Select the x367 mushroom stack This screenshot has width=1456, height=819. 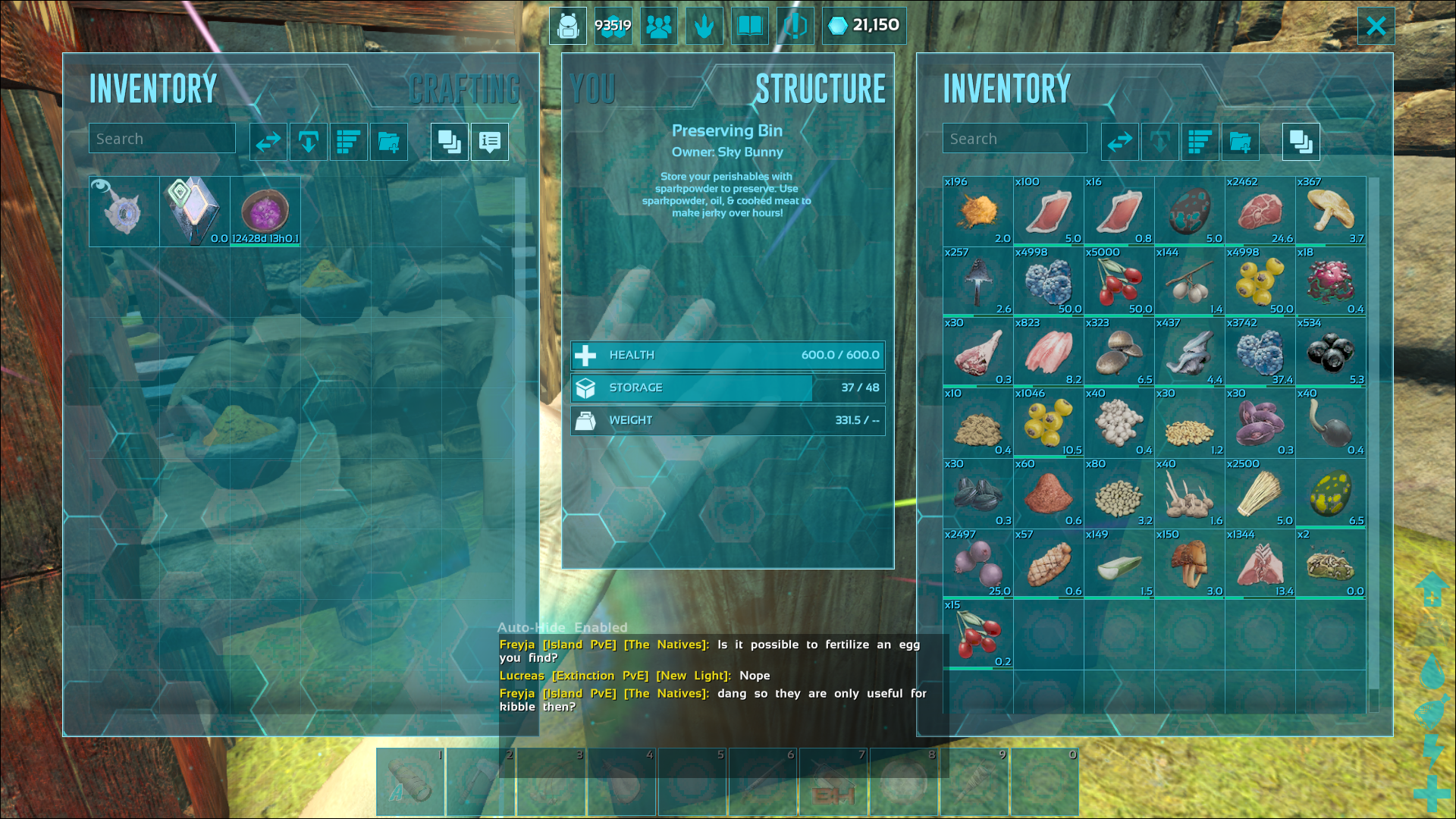(1330, 212)
